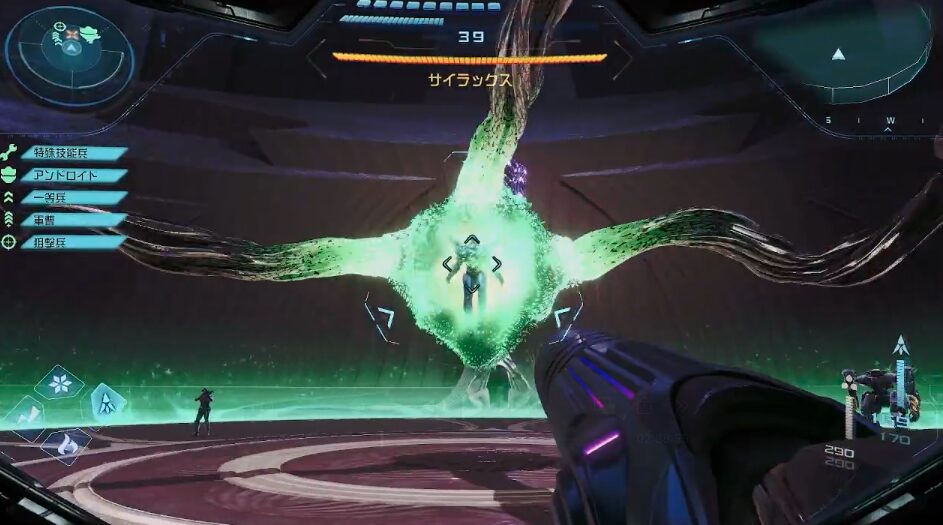Click the shield icon beside アンドロイド
943x525 pixels.
click(x=10, y=175)
